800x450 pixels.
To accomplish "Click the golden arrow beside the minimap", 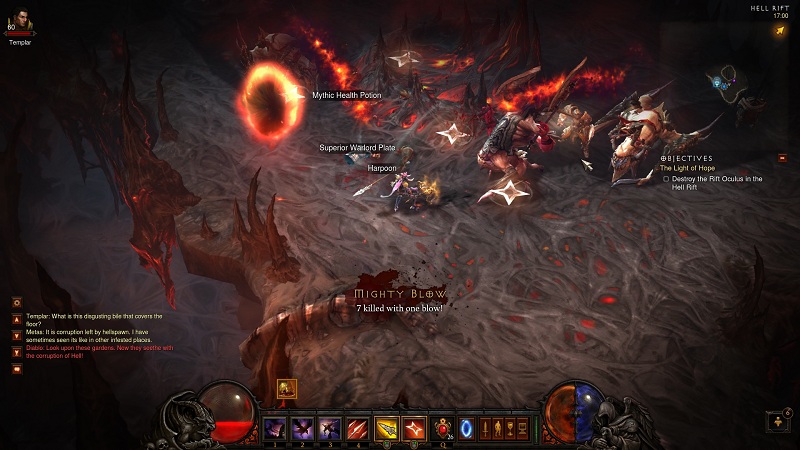I will (779, 31).
